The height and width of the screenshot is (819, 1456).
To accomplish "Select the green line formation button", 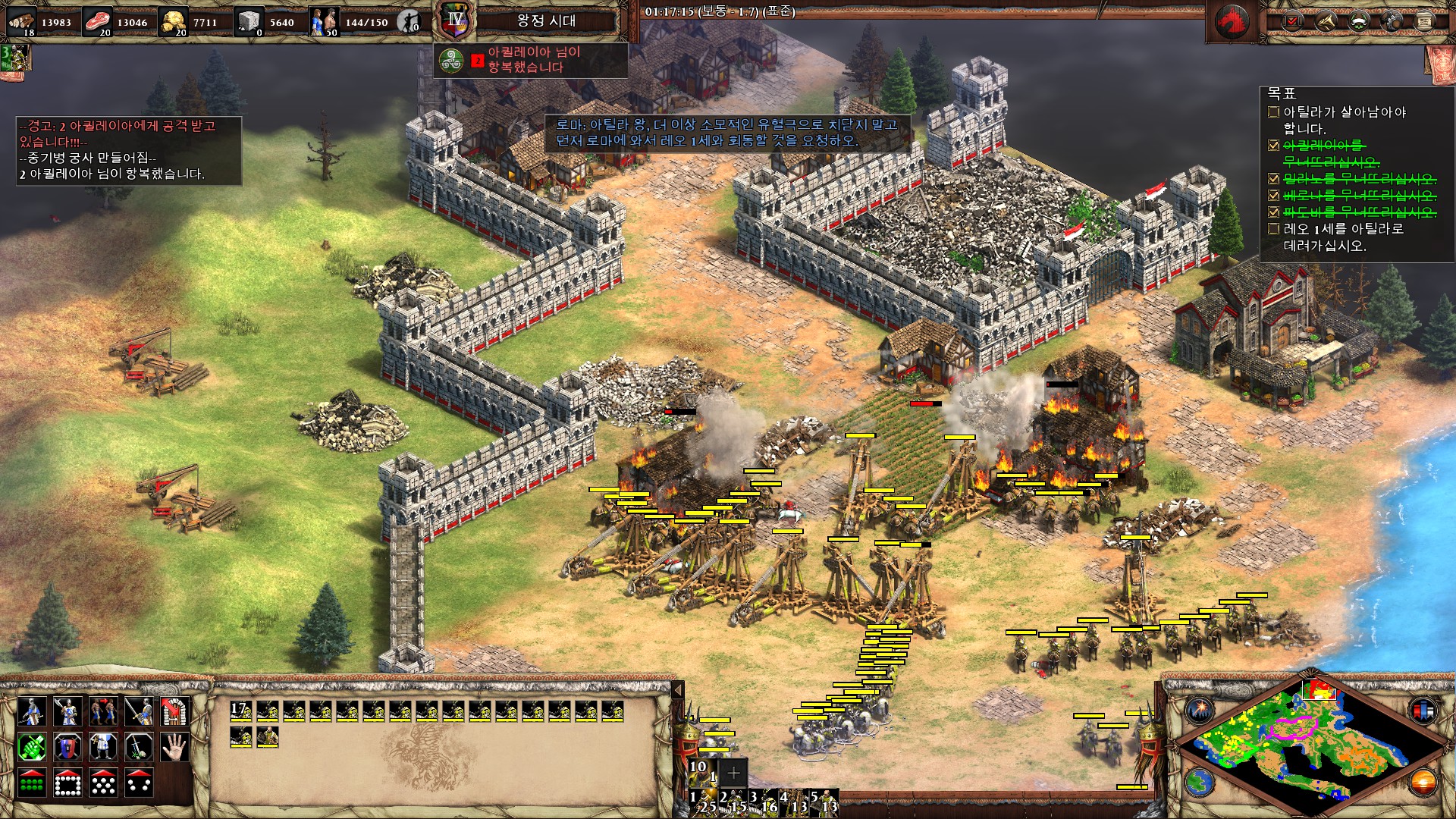I will tap(31, 783).
